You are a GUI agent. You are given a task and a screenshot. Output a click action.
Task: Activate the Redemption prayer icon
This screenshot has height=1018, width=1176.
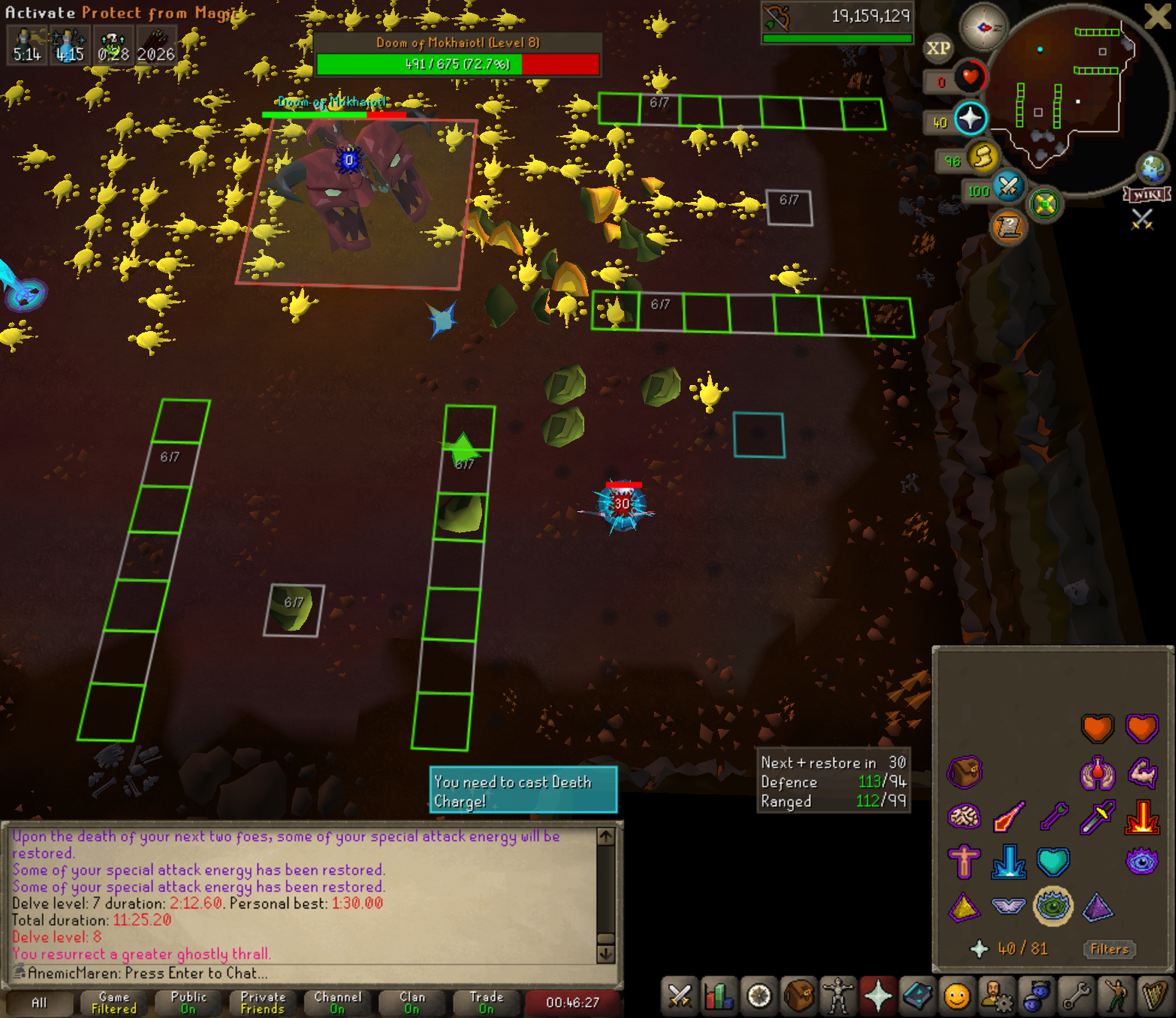point(1052,862)
